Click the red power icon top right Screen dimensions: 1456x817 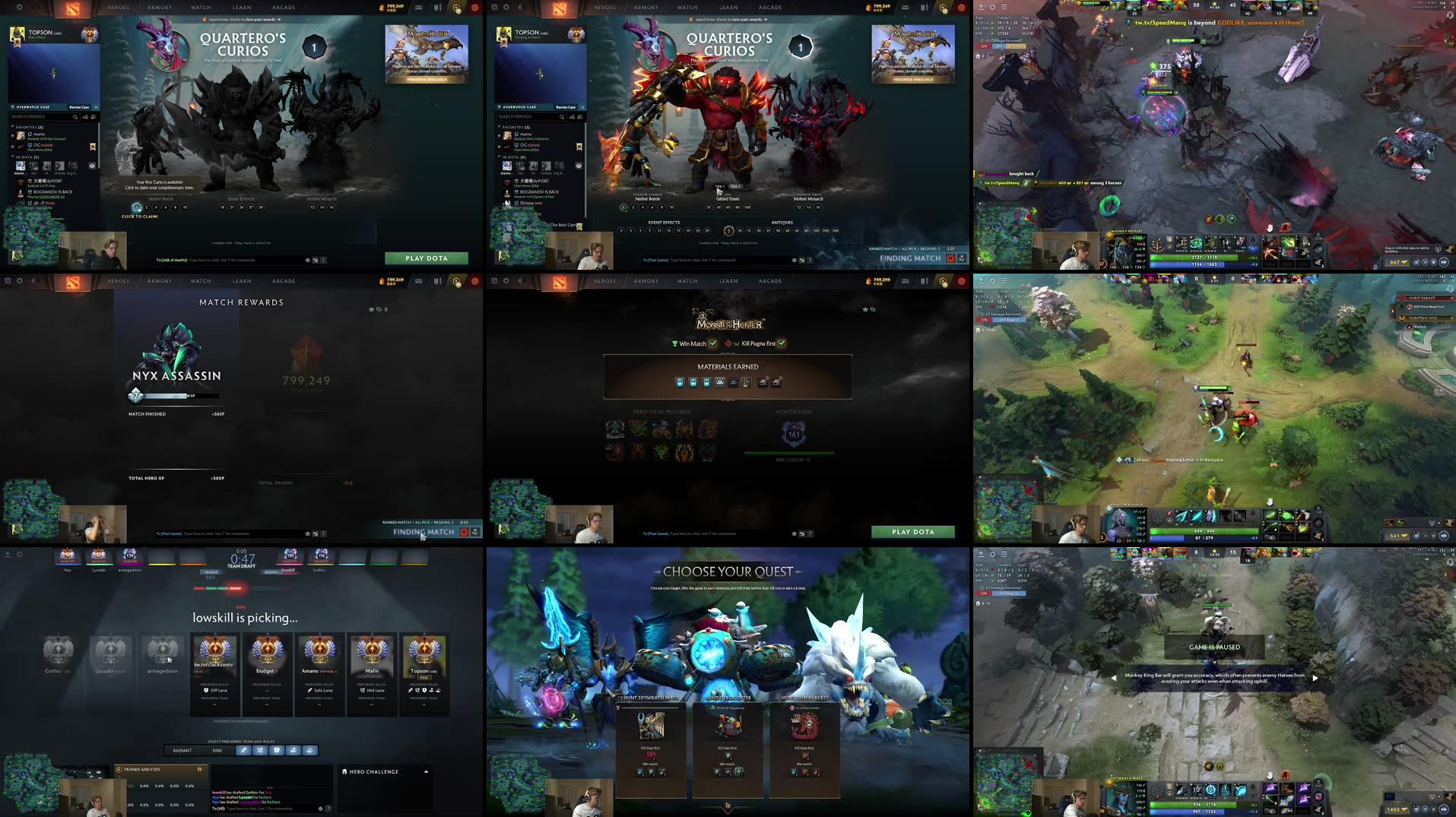click(x=476, y=7)
